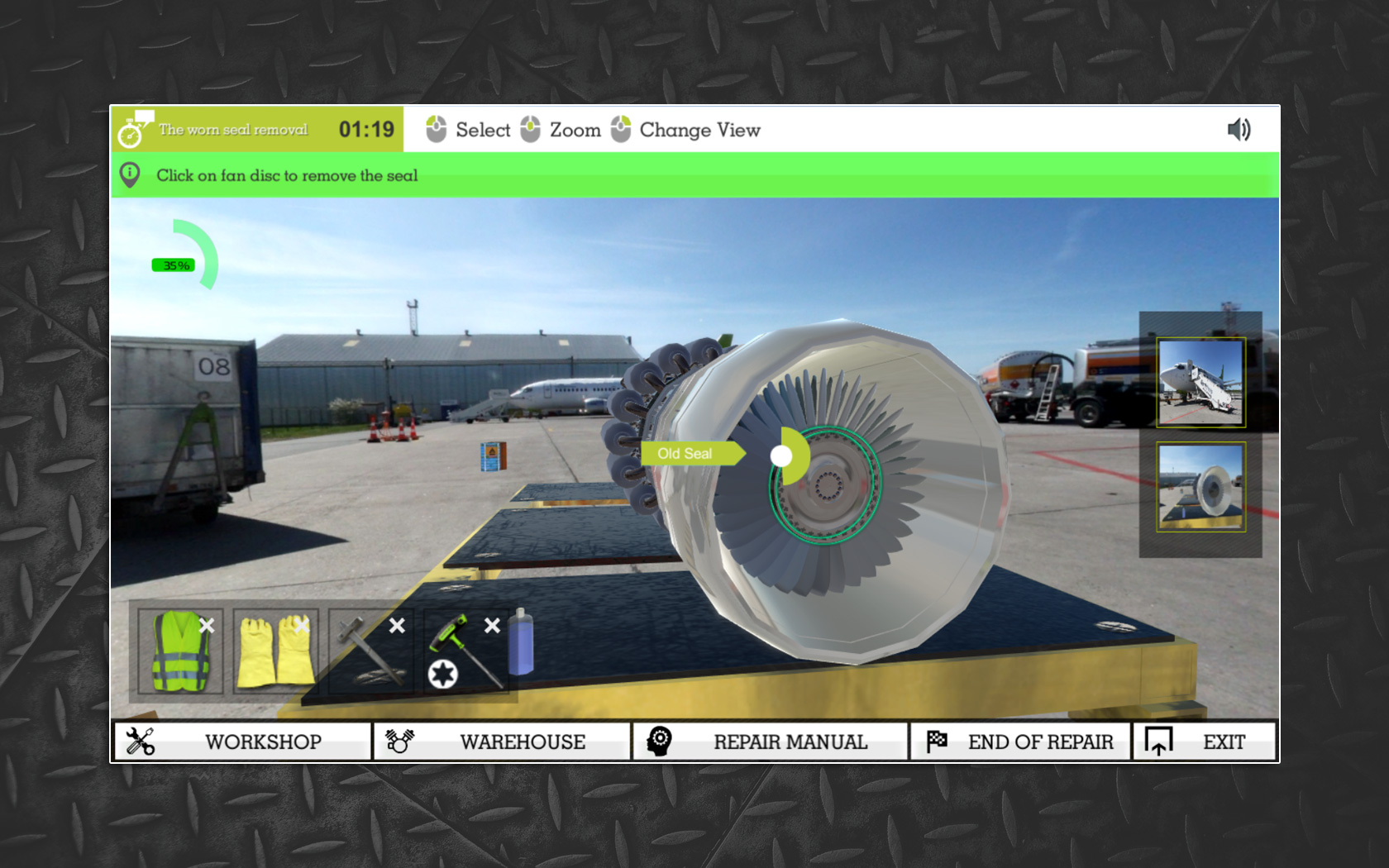This screenshot has height=868, width=1389.
Task: Click the location hint icon
Action: coord(130,175)
